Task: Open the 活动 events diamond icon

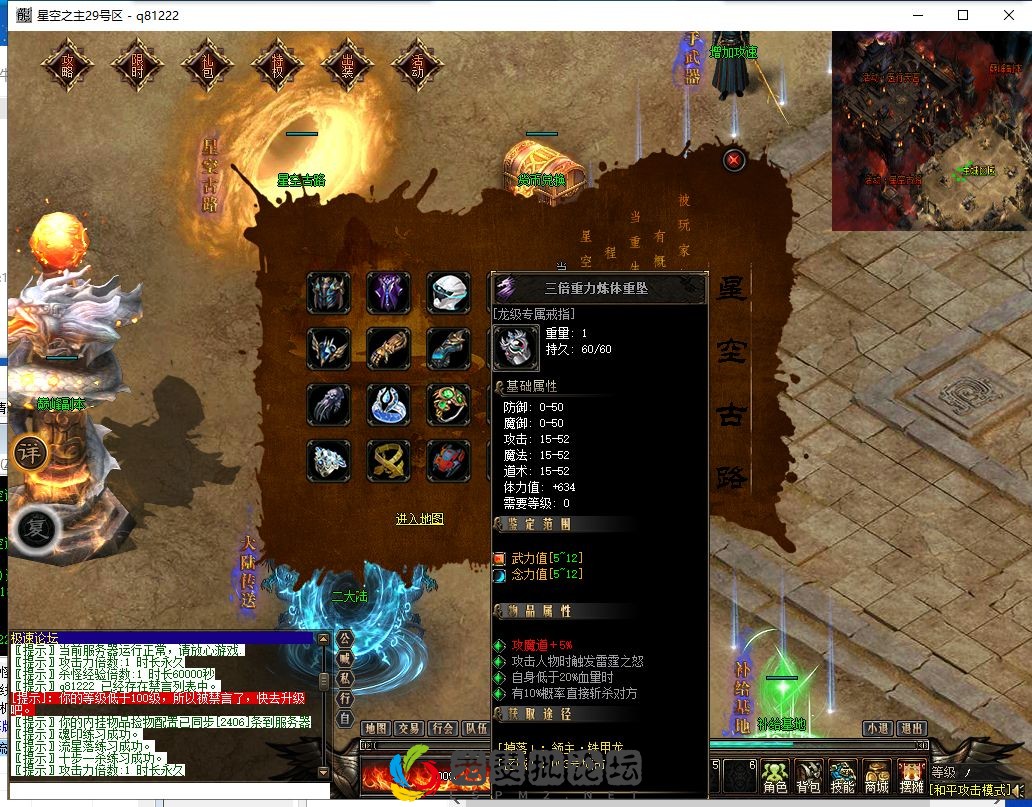Action: click(x=418, y=65)
